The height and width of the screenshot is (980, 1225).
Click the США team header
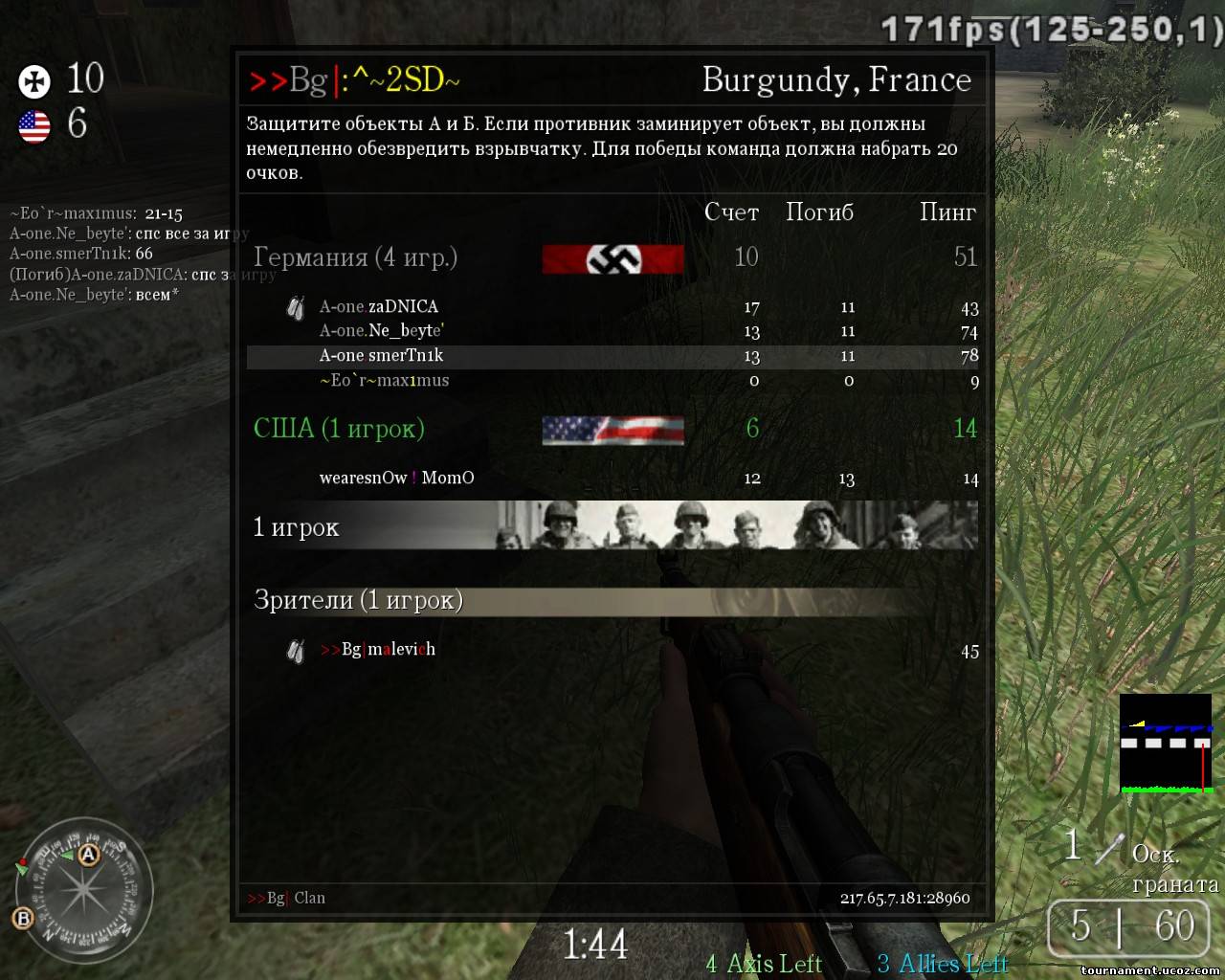[339, 429]
